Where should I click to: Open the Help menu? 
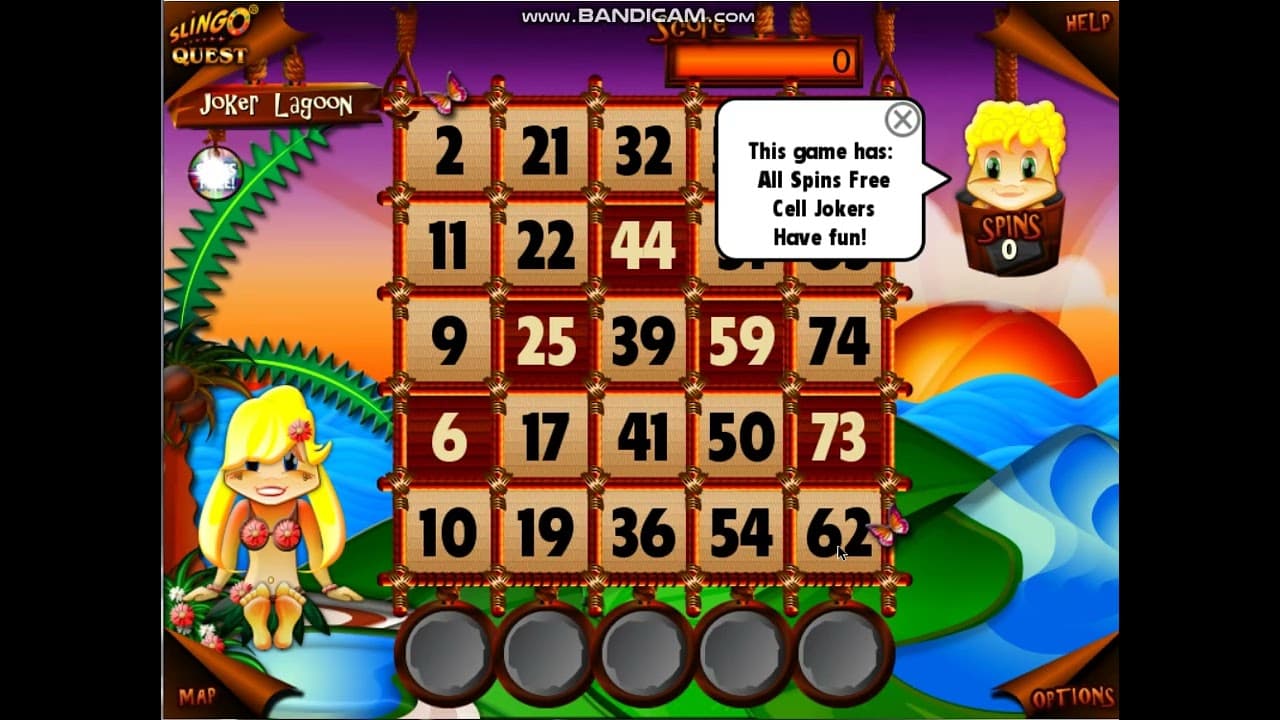[x=1088, y=24]
